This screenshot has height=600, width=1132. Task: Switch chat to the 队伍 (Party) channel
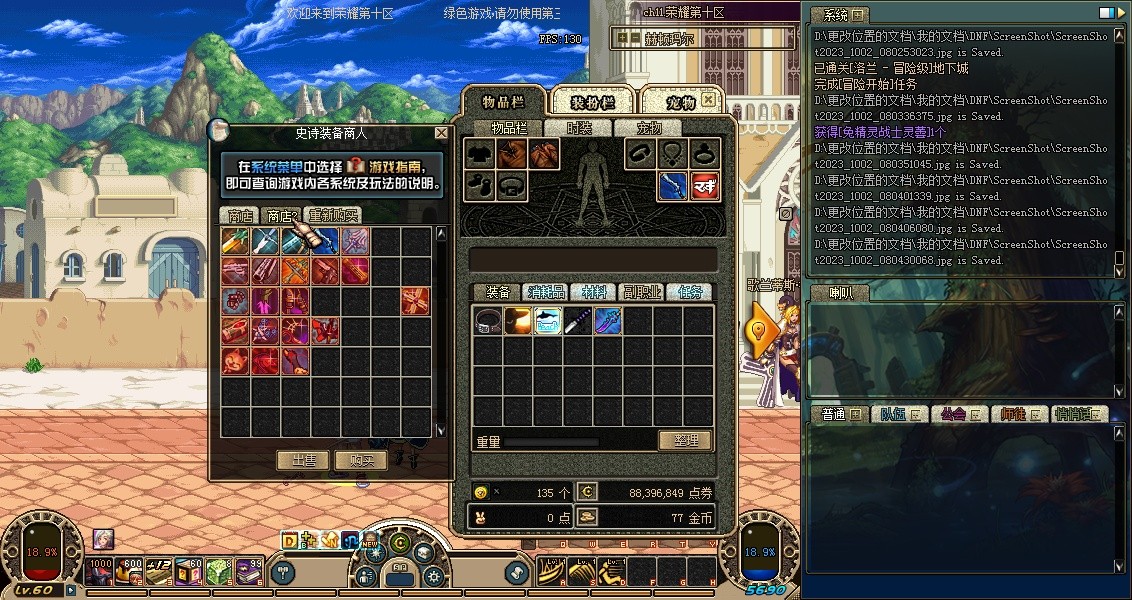coord(896,414)
